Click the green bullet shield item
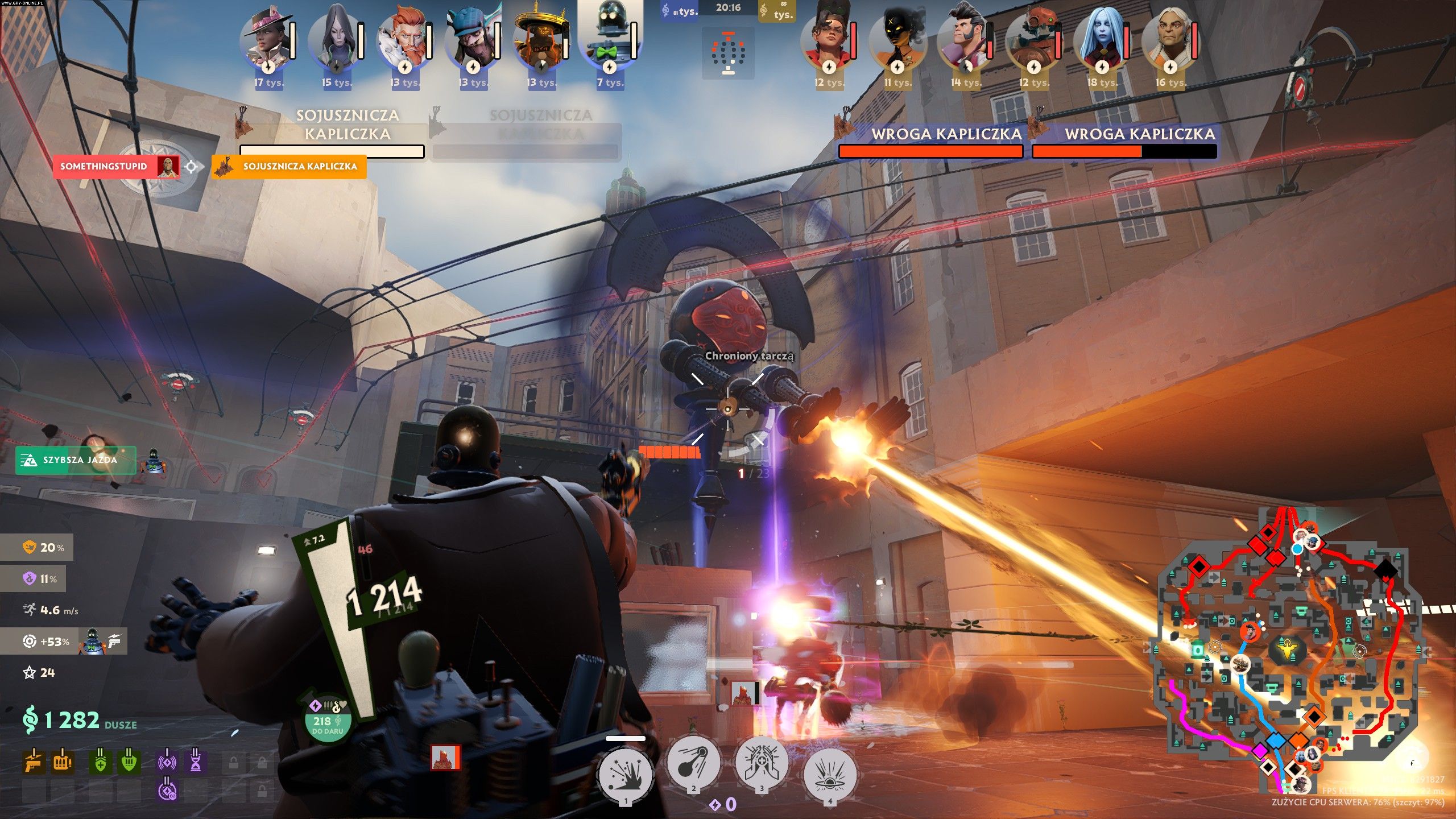Image resolution: width=1456 pixels, height=819 pixels. pyautogui.click(x=129, y=762)
